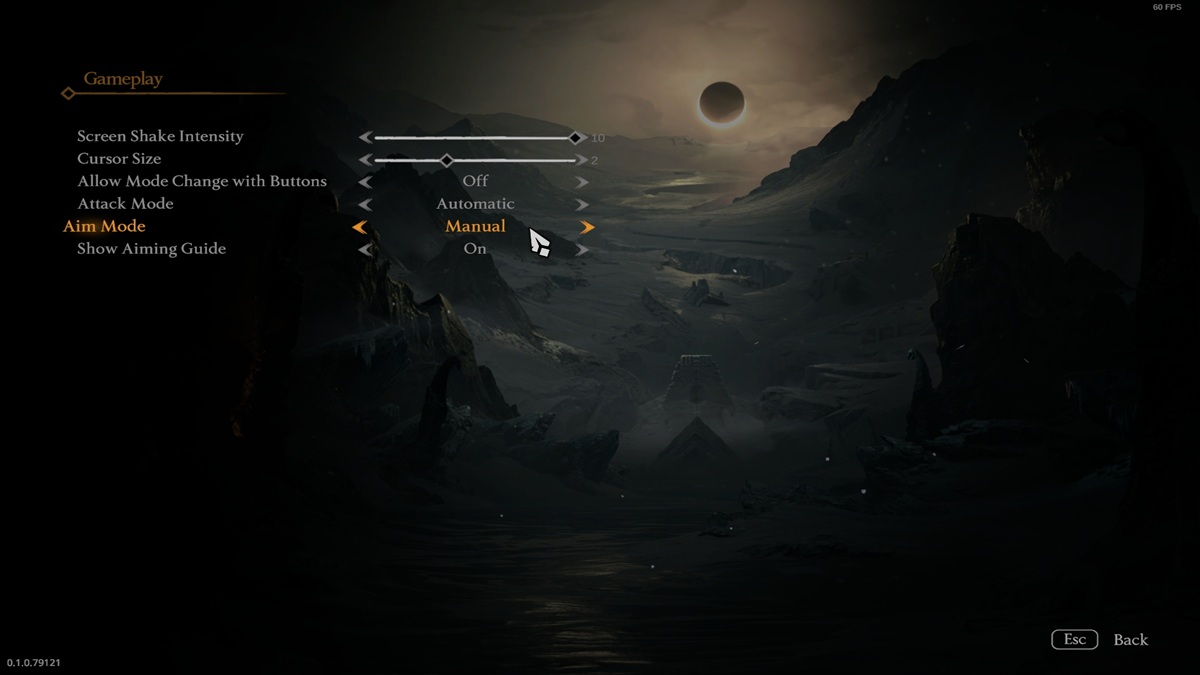Switch Attack Mode with left arrow
The height and width of the screenshot is (675, 1200).
pos(365,205)
